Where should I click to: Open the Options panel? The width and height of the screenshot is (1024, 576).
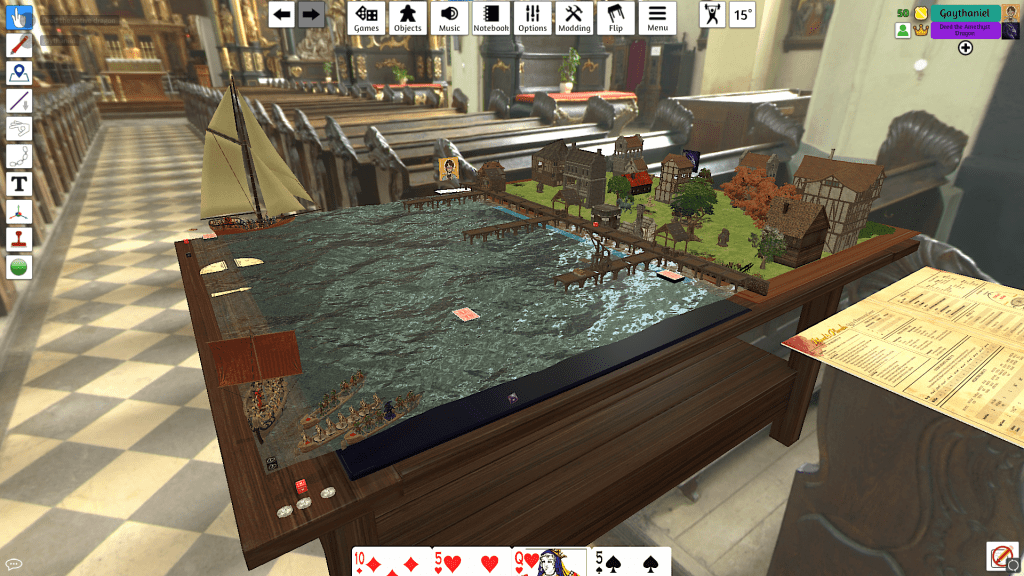coord(533,17)
